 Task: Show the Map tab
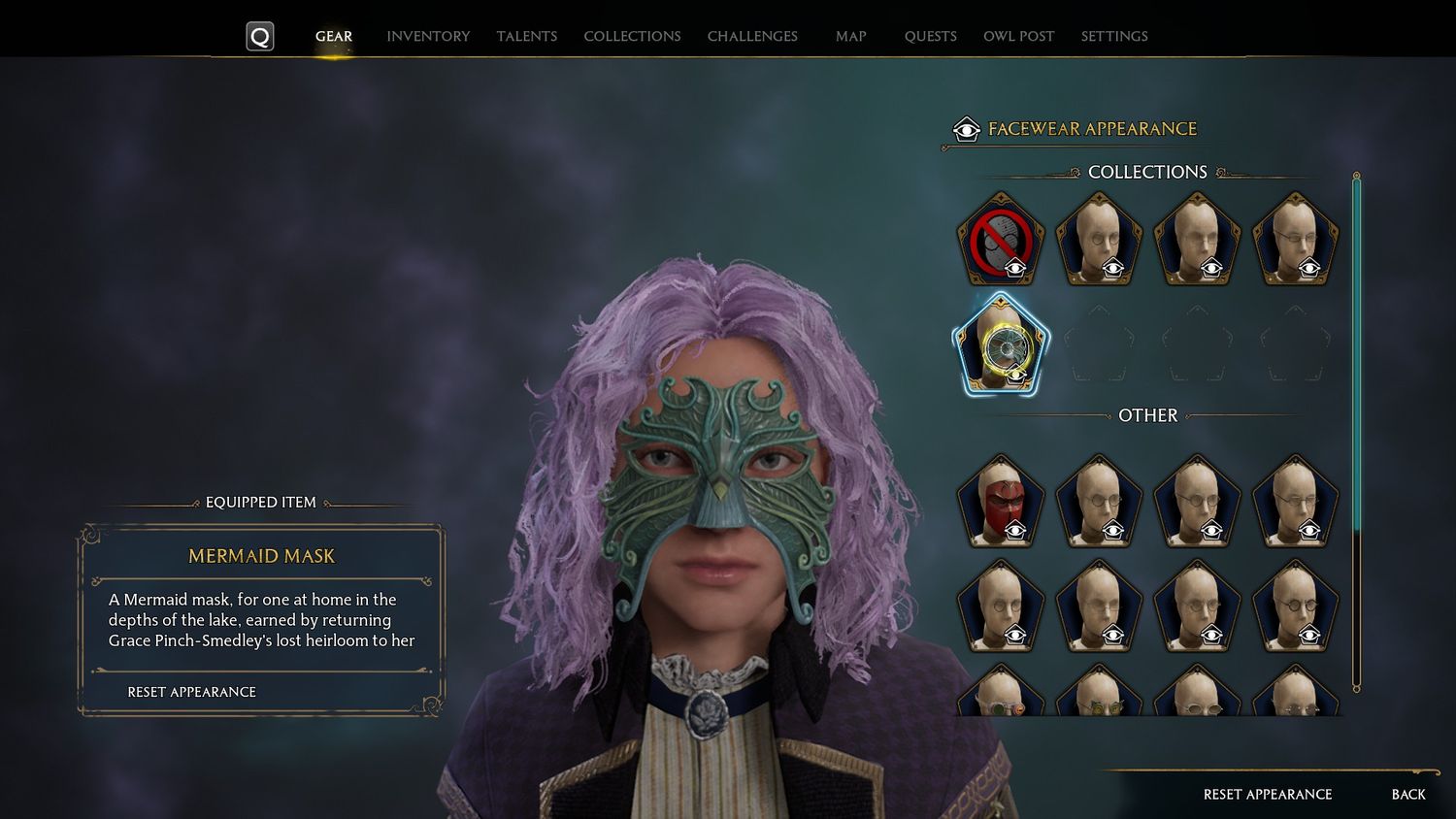click(850, 36)
